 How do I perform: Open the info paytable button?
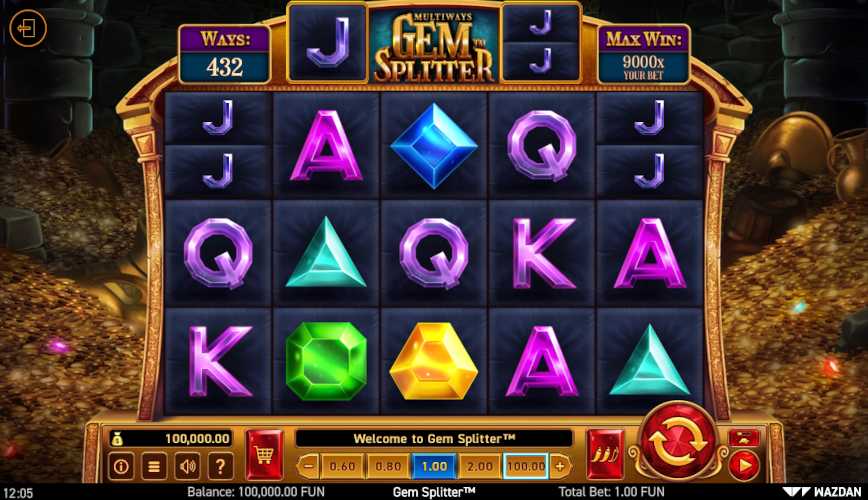click(x=122, y=466)
